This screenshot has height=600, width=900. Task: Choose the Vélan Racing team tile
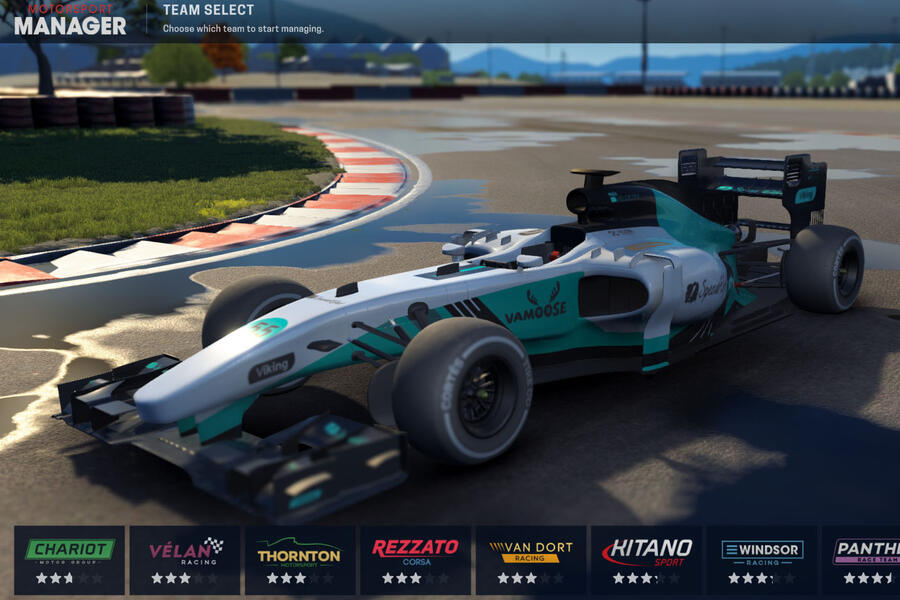click(x=185, y=560)
